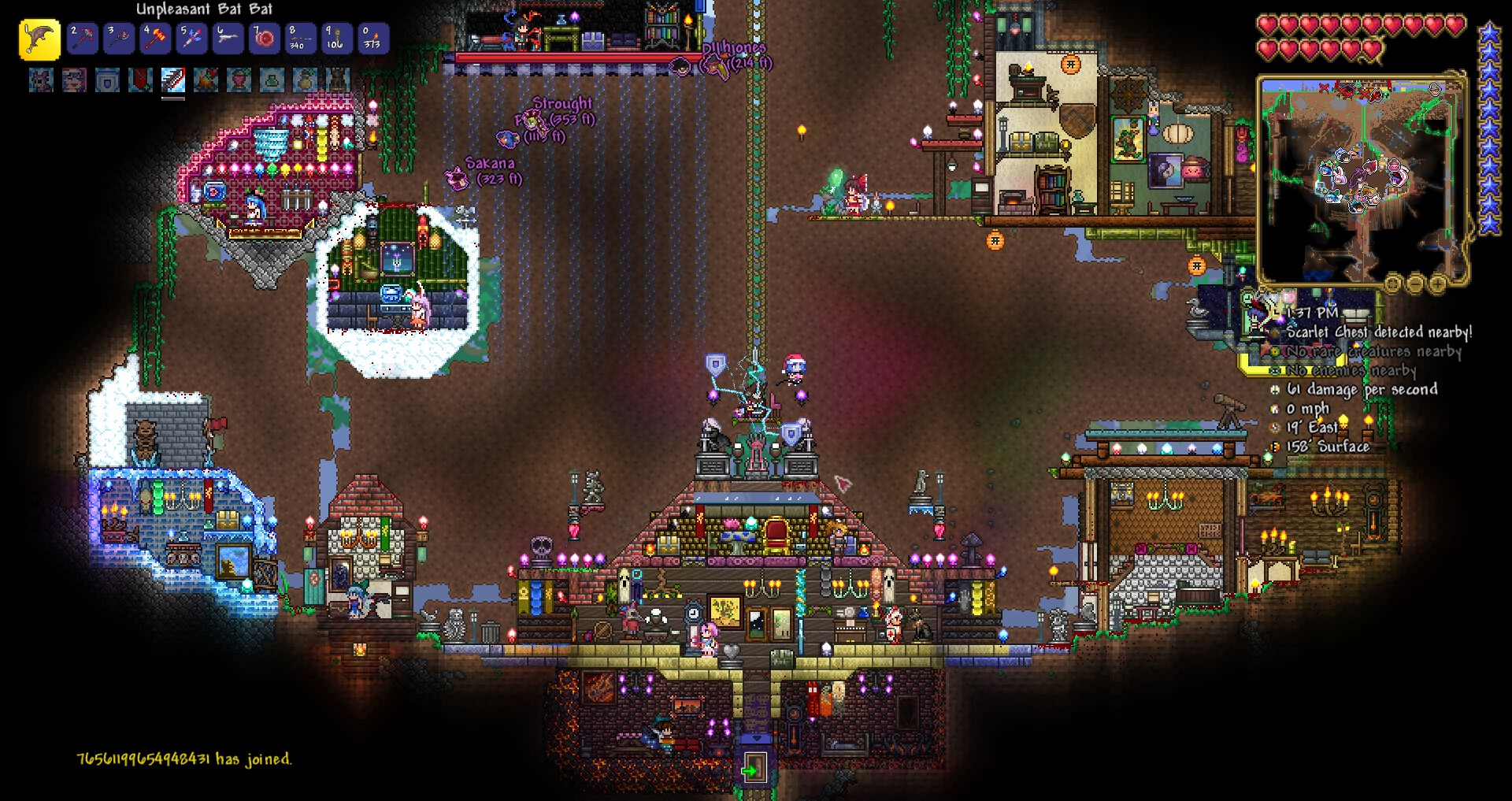Select the rope stack of 106

[x=336, y=39]
